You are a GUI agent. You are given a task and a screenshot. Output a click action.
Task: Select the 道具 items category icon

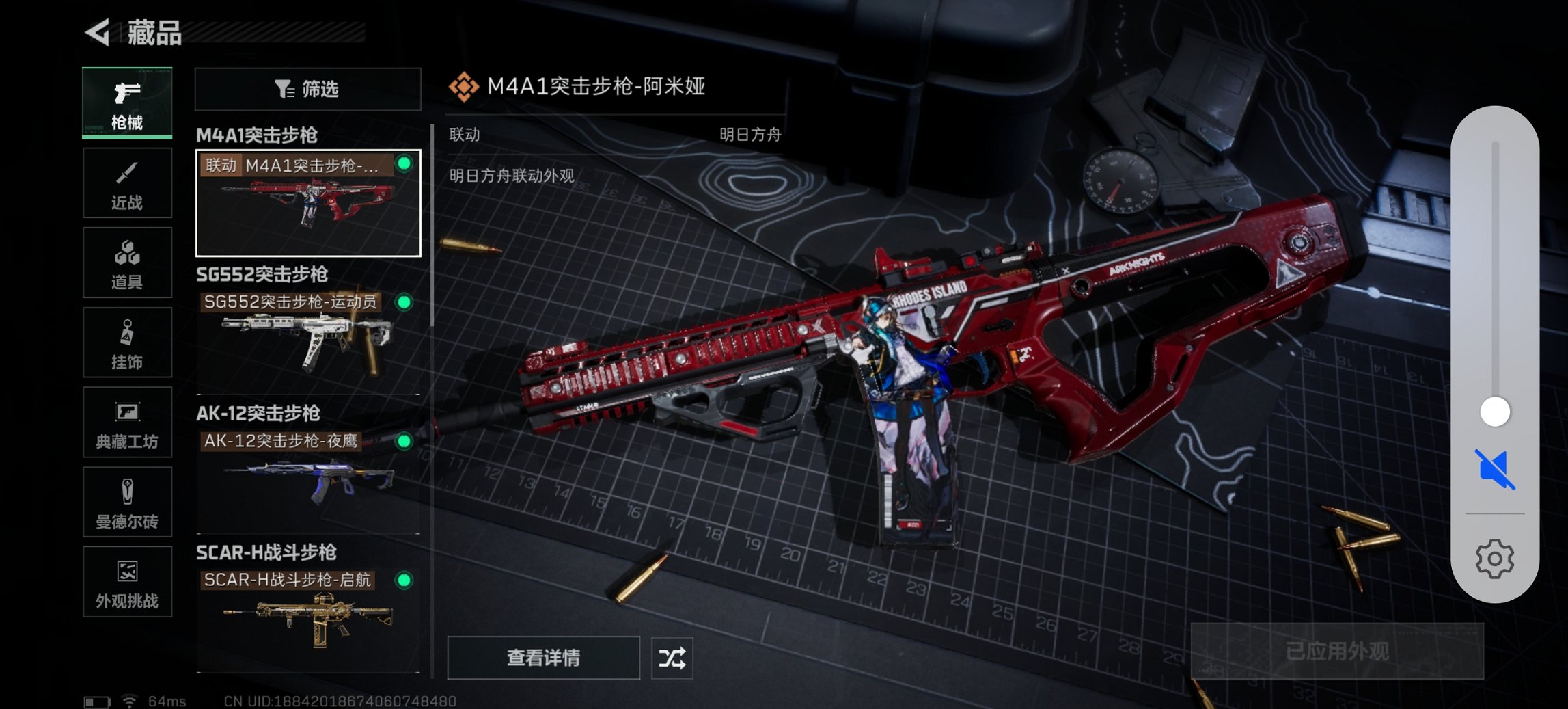[x=127, y=263]
